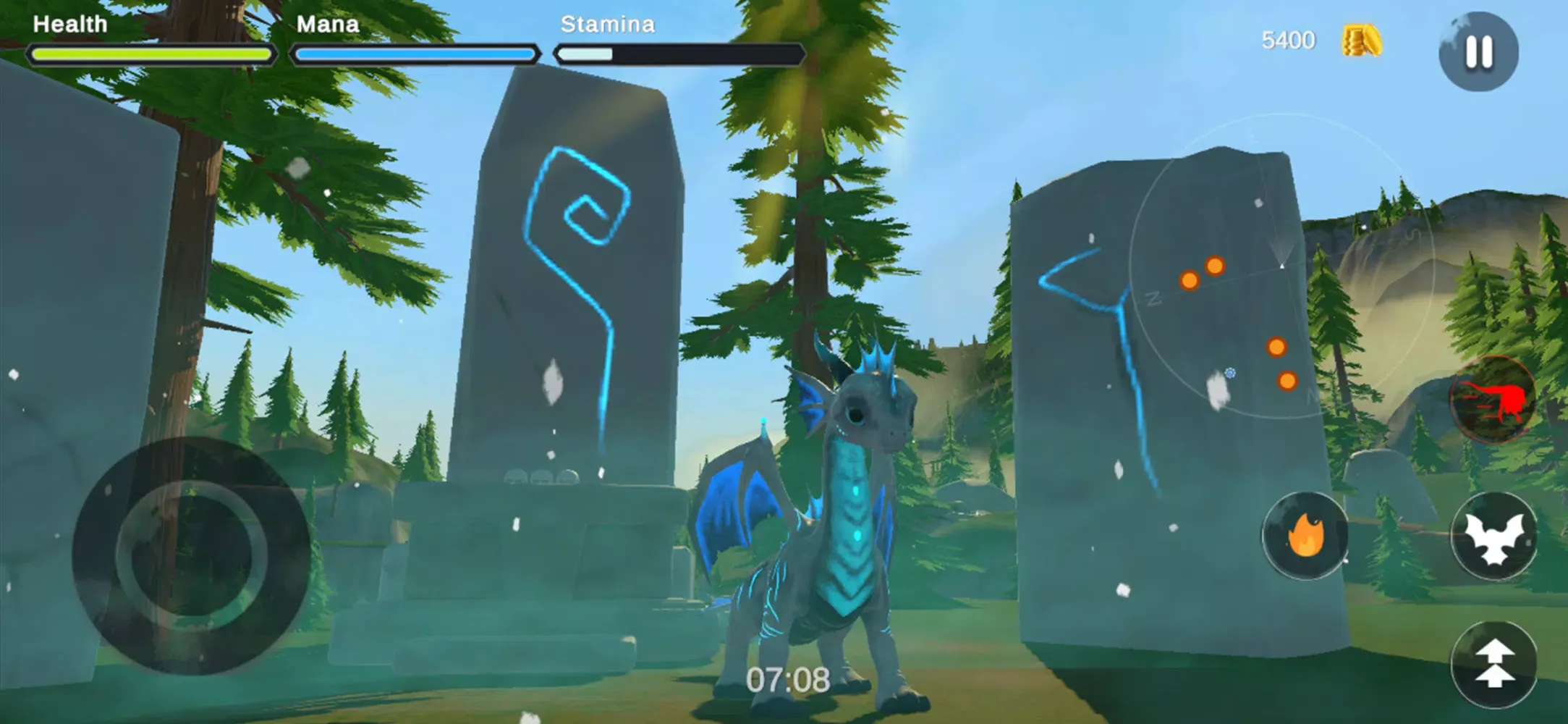
Task: Tap the Stamina bar label
Action: pos(608,24)
